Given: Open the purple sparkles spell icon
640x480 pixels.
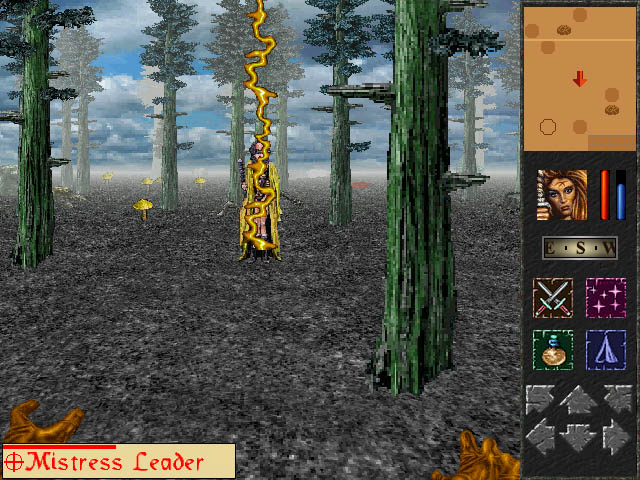Looking at the screenshot, I should click(605, 298).
